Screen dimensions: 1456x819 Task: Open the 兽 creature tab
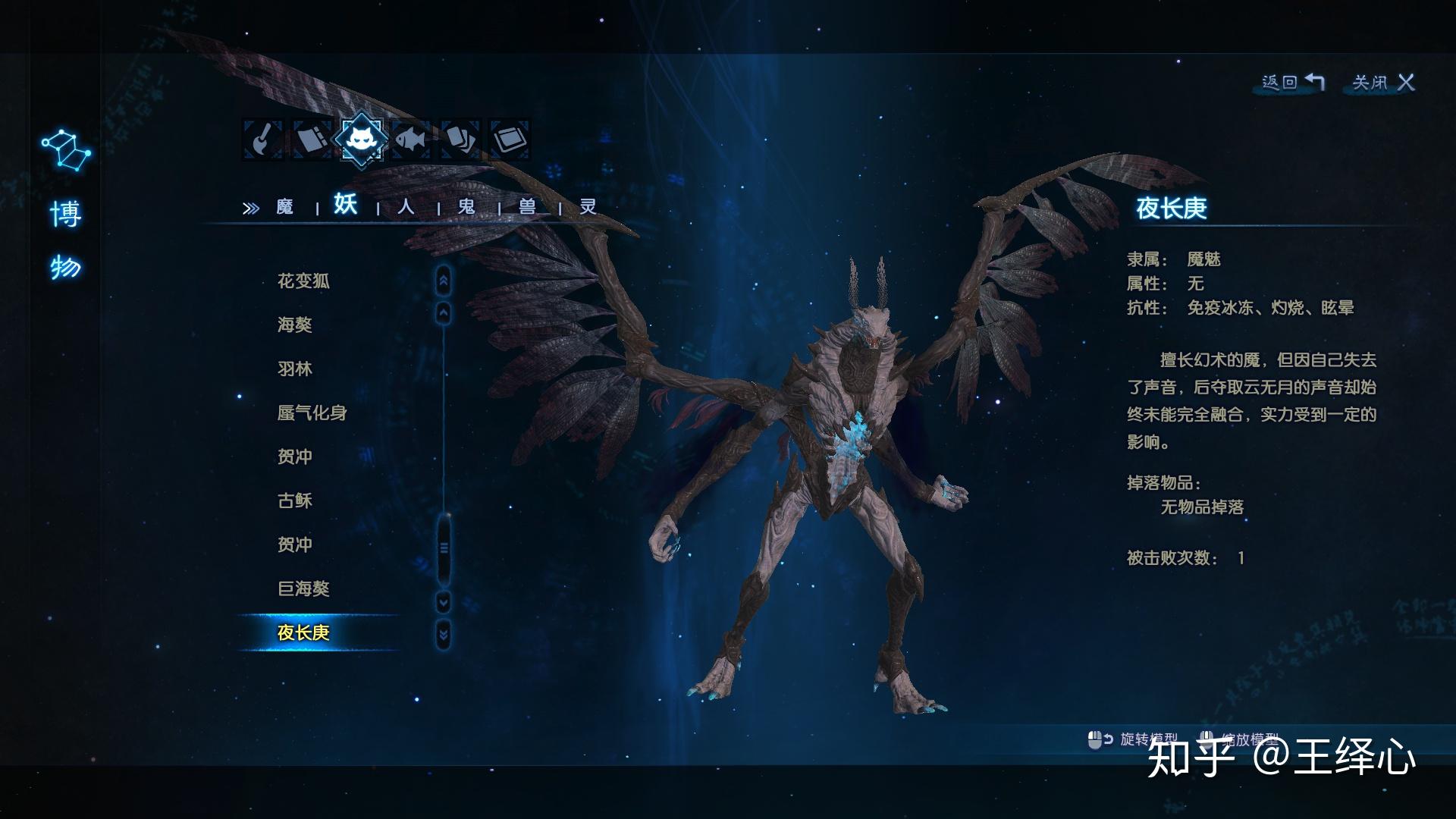[x=527, y=207]
